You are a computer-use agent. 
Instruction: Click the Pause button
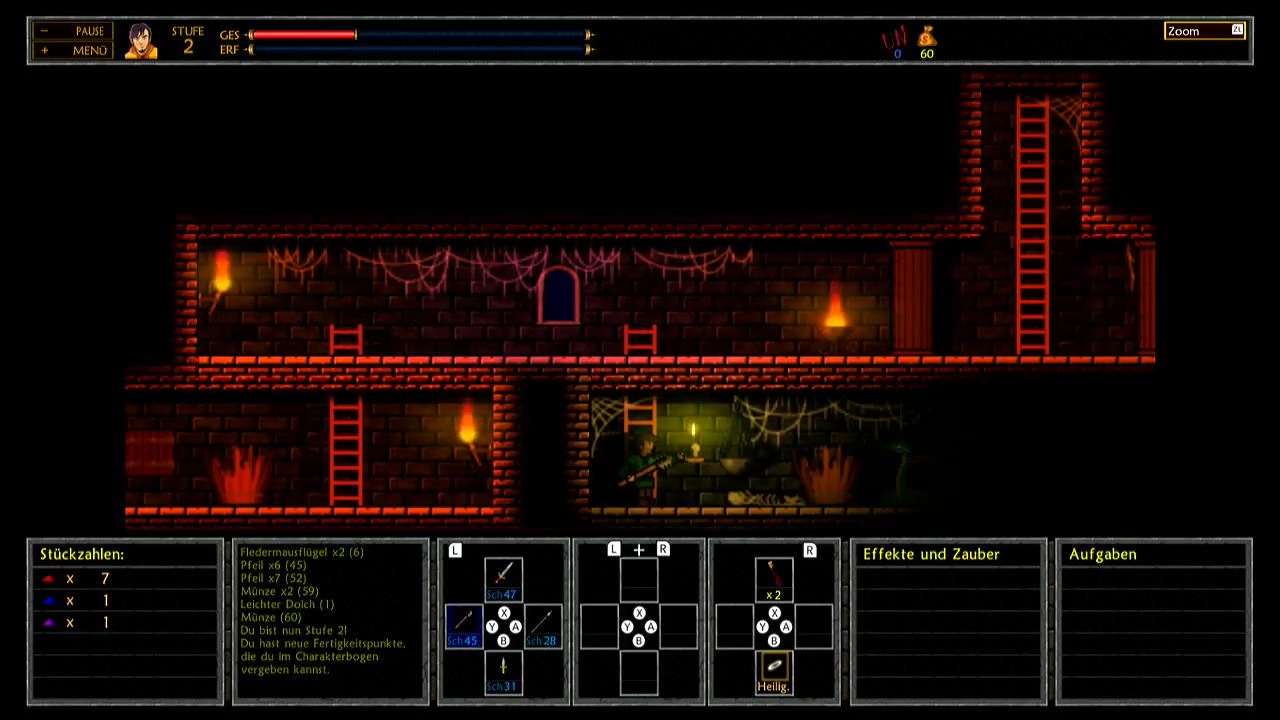click(x=73, y=31)
